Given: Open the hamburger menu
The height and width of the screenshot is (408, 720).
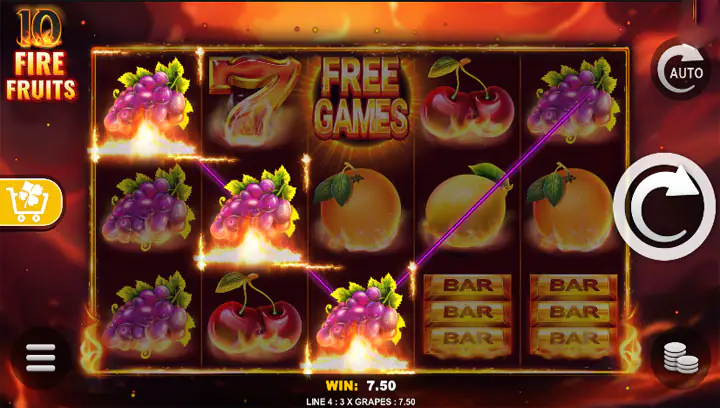Looking at the screenshot, I should [40, 357].
